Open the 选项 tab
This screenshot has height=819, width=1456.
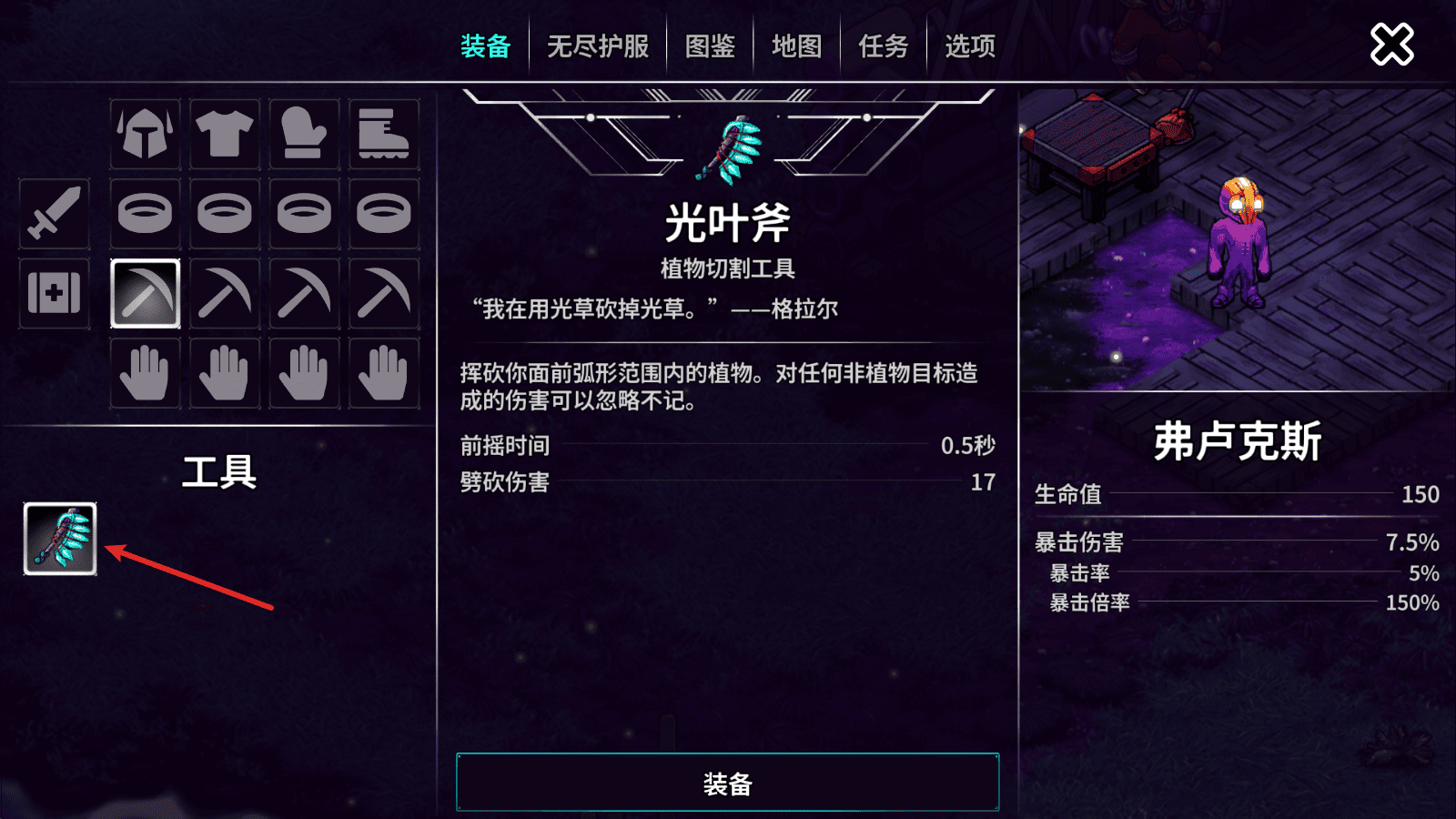click(967, 45)
